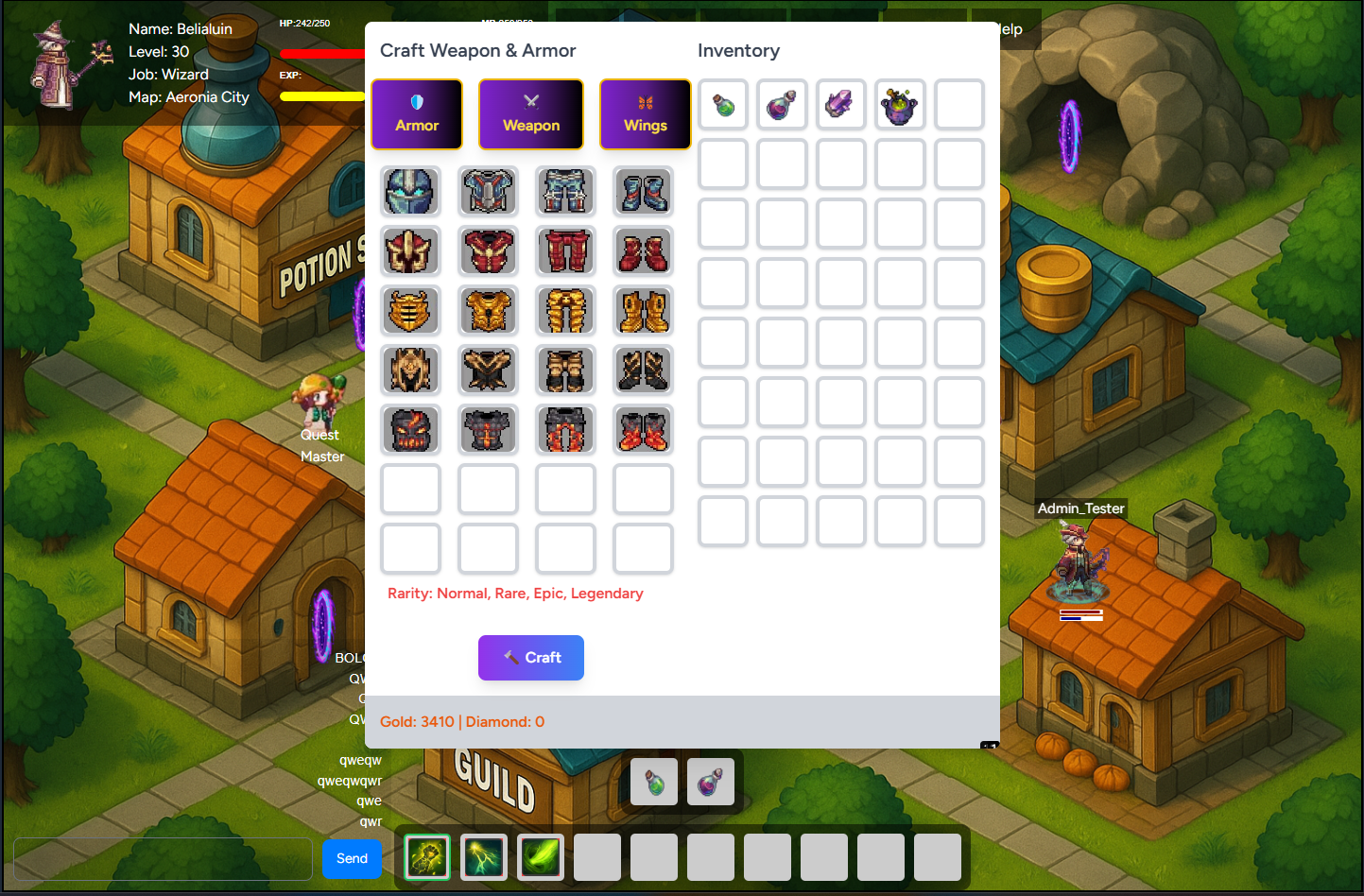Choose the golden boots recipe
Viewport: 1364px width, 896px height.
(643, 310)
